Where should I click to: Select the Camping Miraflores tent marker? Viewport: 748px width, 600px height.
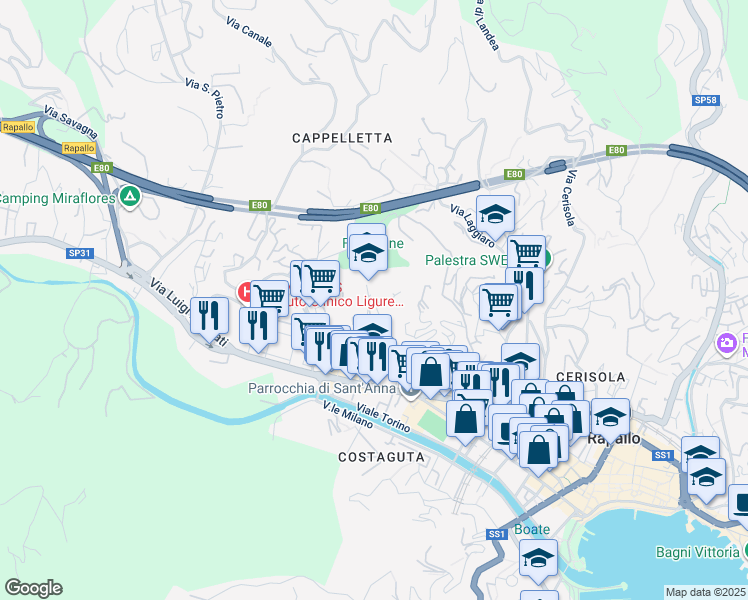coord(129,197)
